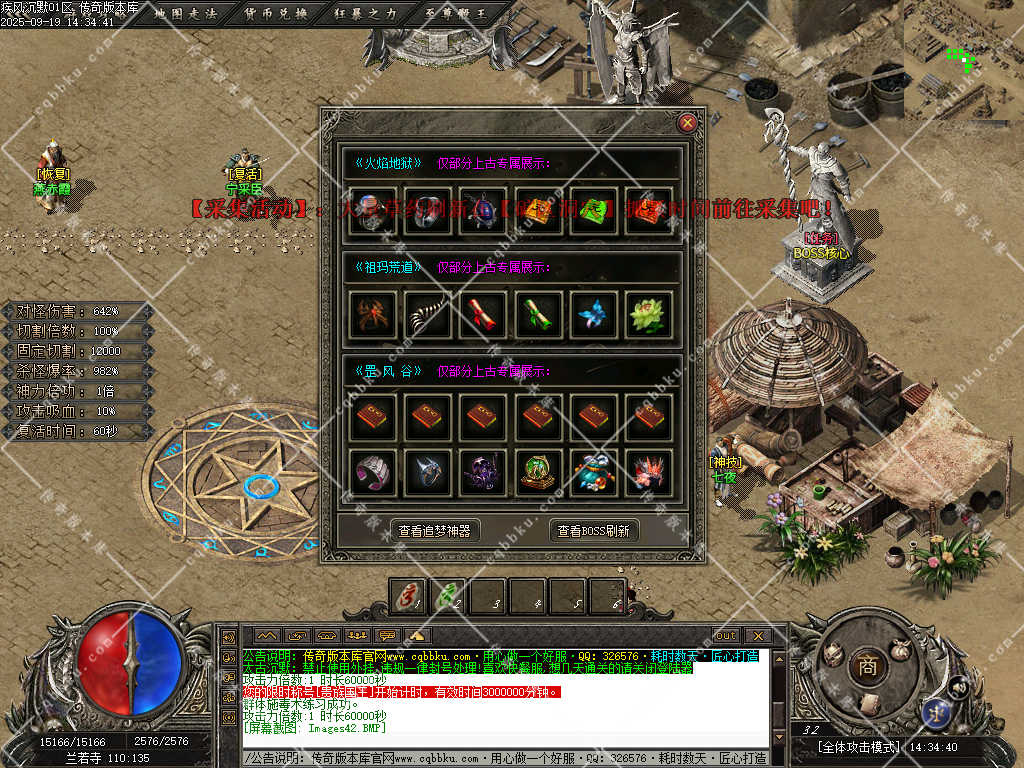Use the green potion in hotbar slot 2
Image resolution: width=1024 pixels, height=768 pixels.
(x=447, y=596)
